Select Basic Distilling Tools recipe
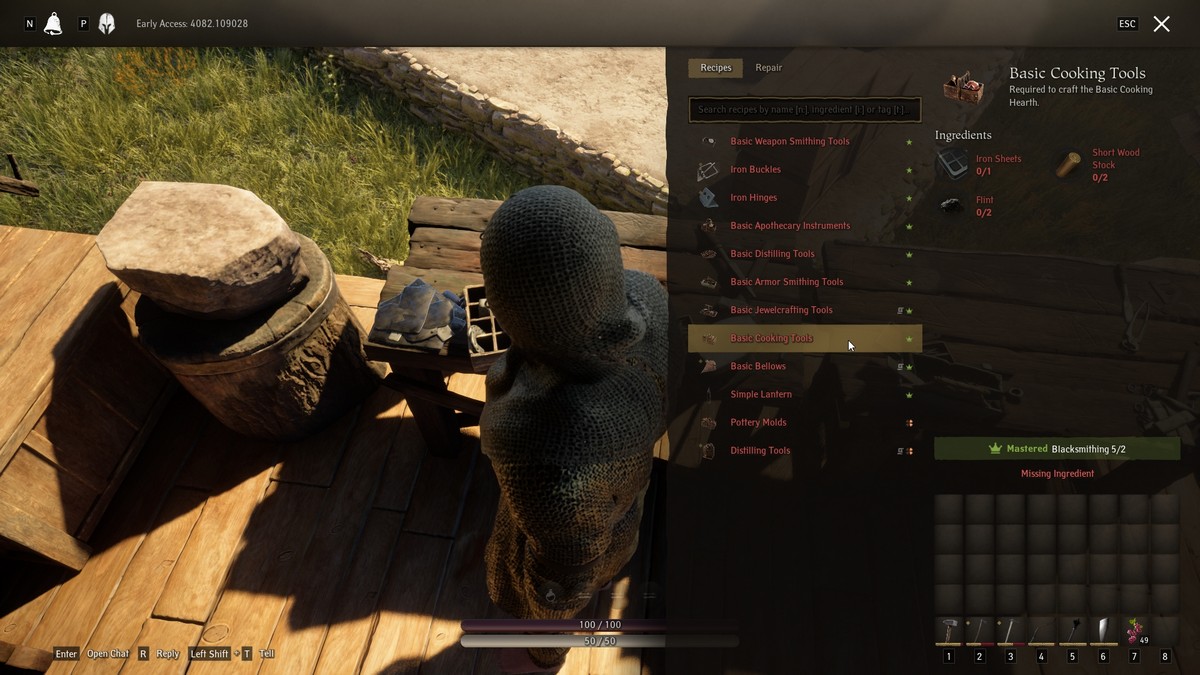This screenshot has width=1200, height=675. [x=772, y=254]
